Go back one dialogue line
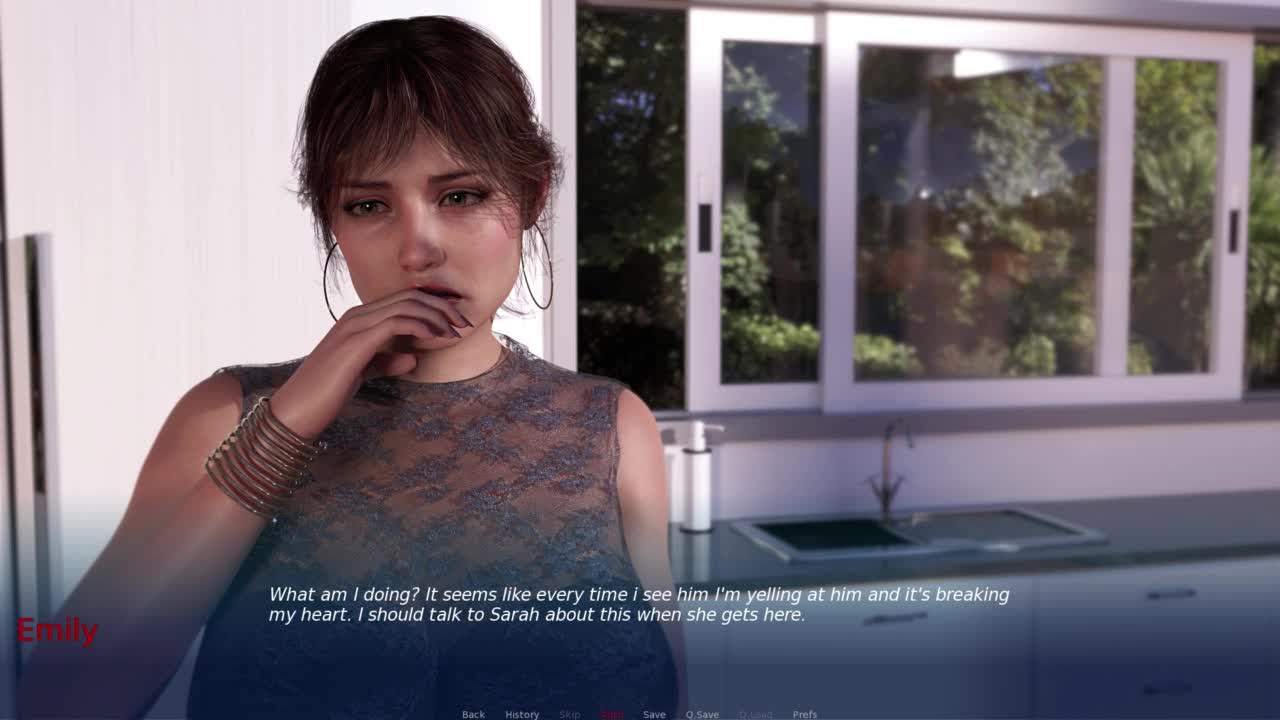 point(473,714)
